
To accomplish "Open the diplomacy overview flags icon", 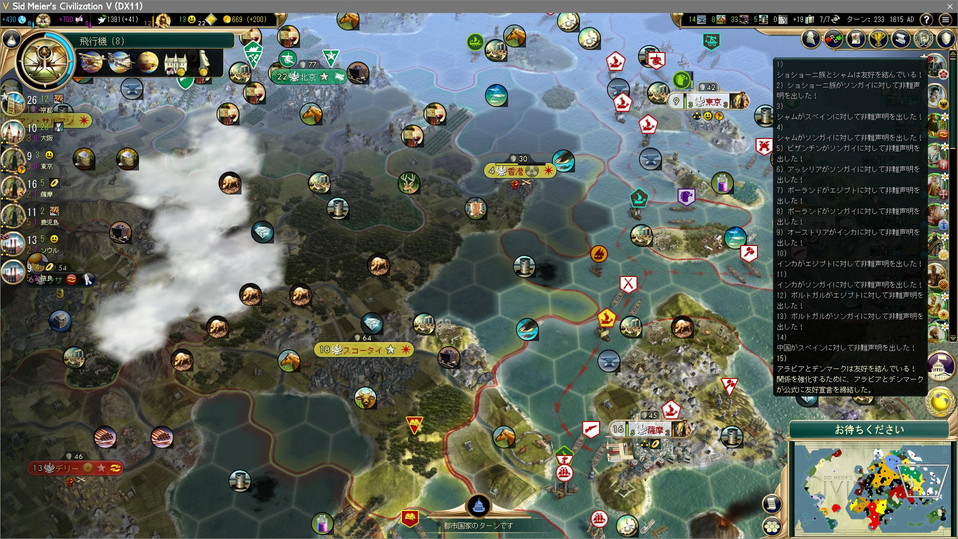I will (x=833, y=38).
